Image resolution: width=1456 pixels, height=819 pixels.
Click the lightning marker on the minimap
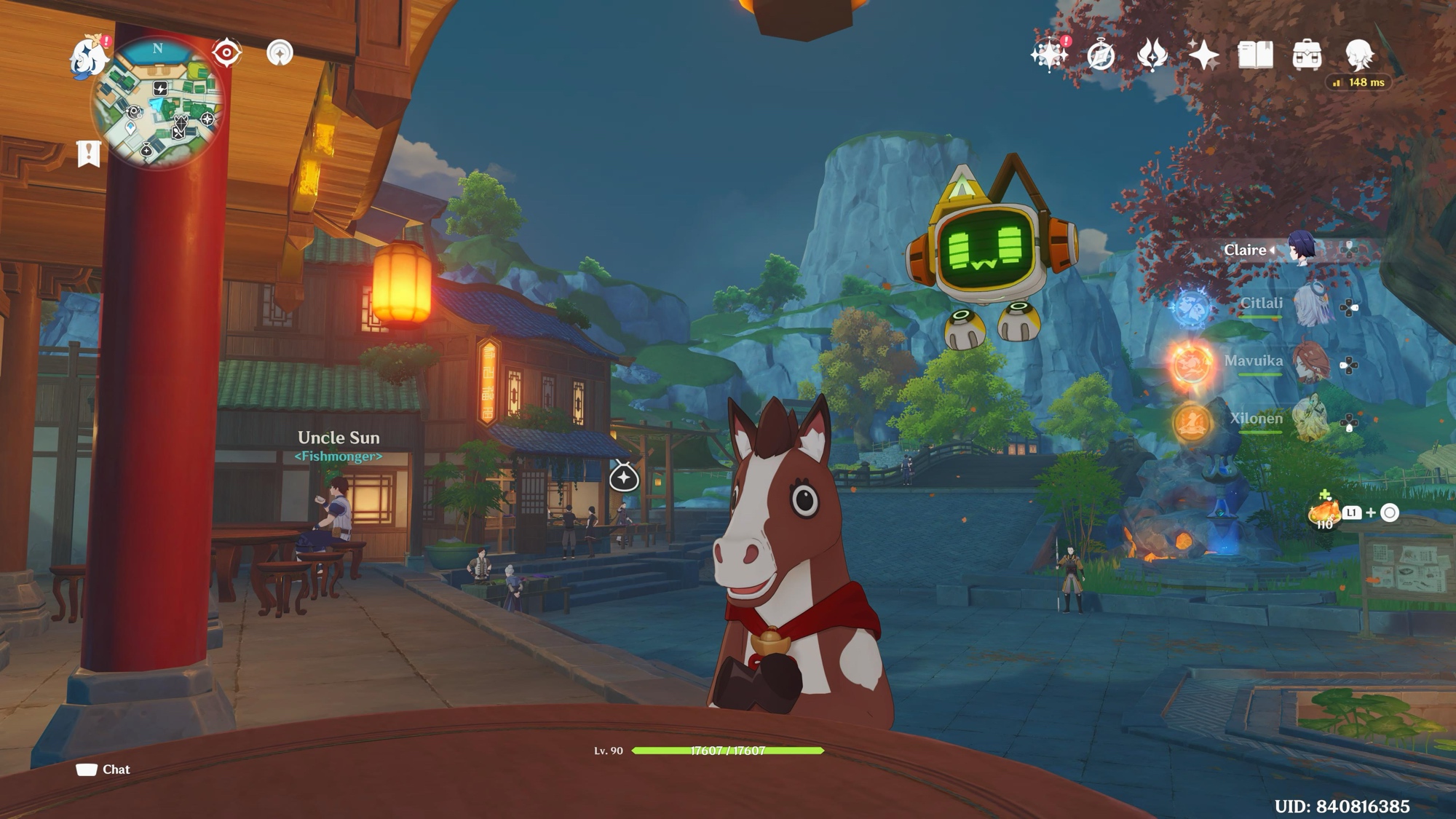click(161, 89)
